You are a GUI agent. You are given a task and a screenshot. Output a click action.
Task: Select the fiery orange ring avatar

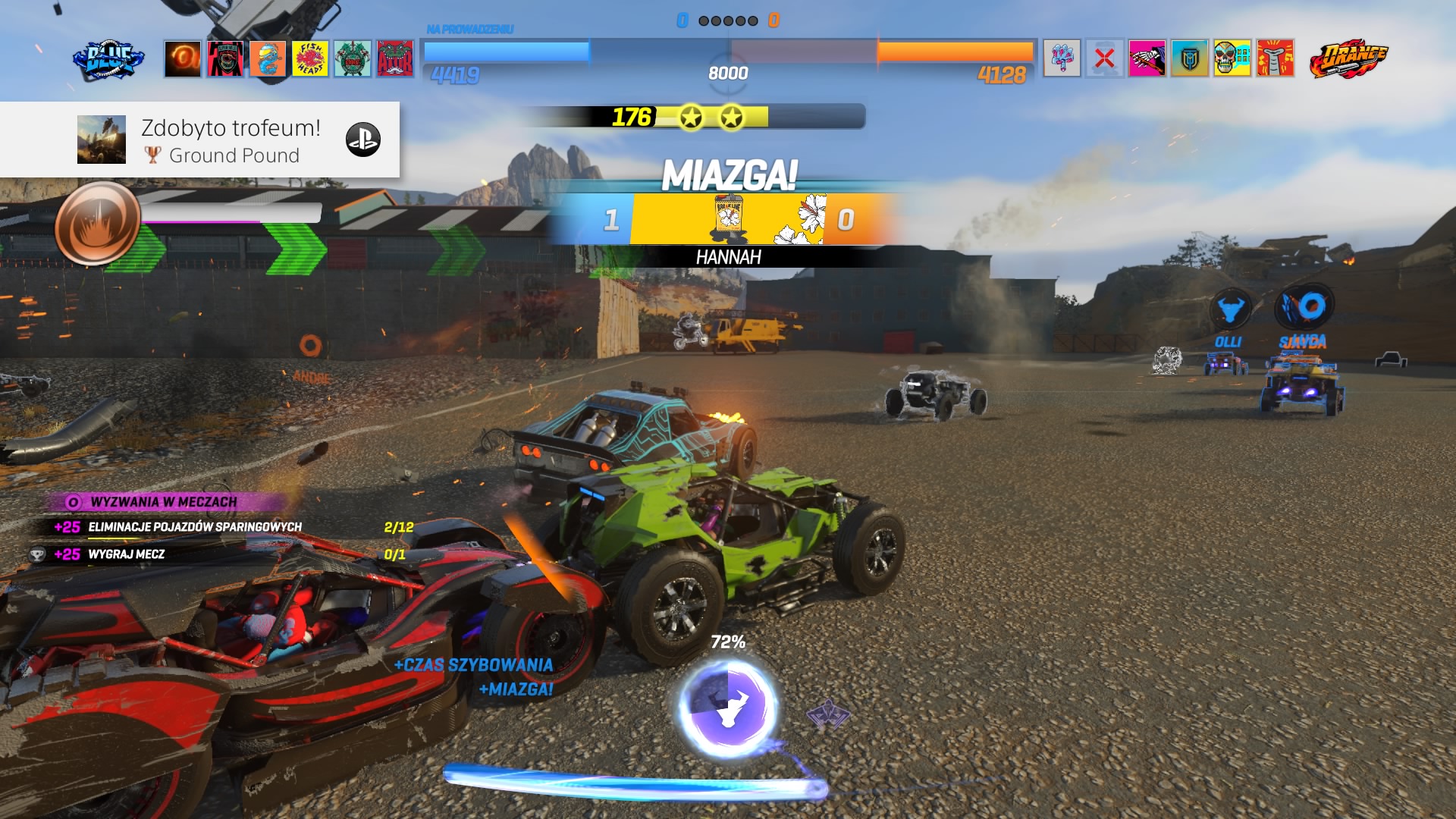pos(183,58)
